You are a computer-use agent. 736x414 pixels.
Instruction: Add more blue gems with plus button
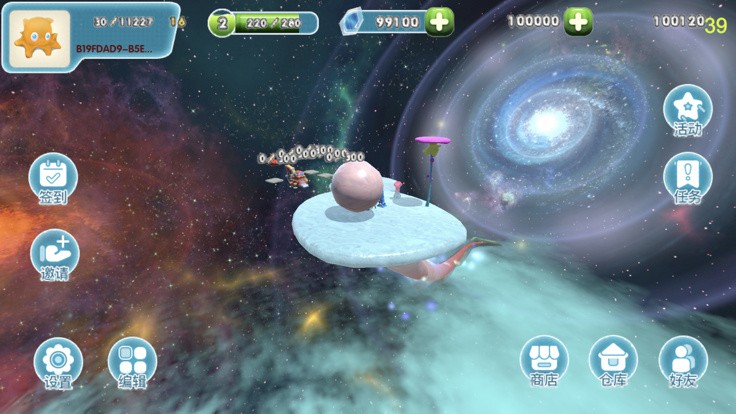click(x=439, y=21)
